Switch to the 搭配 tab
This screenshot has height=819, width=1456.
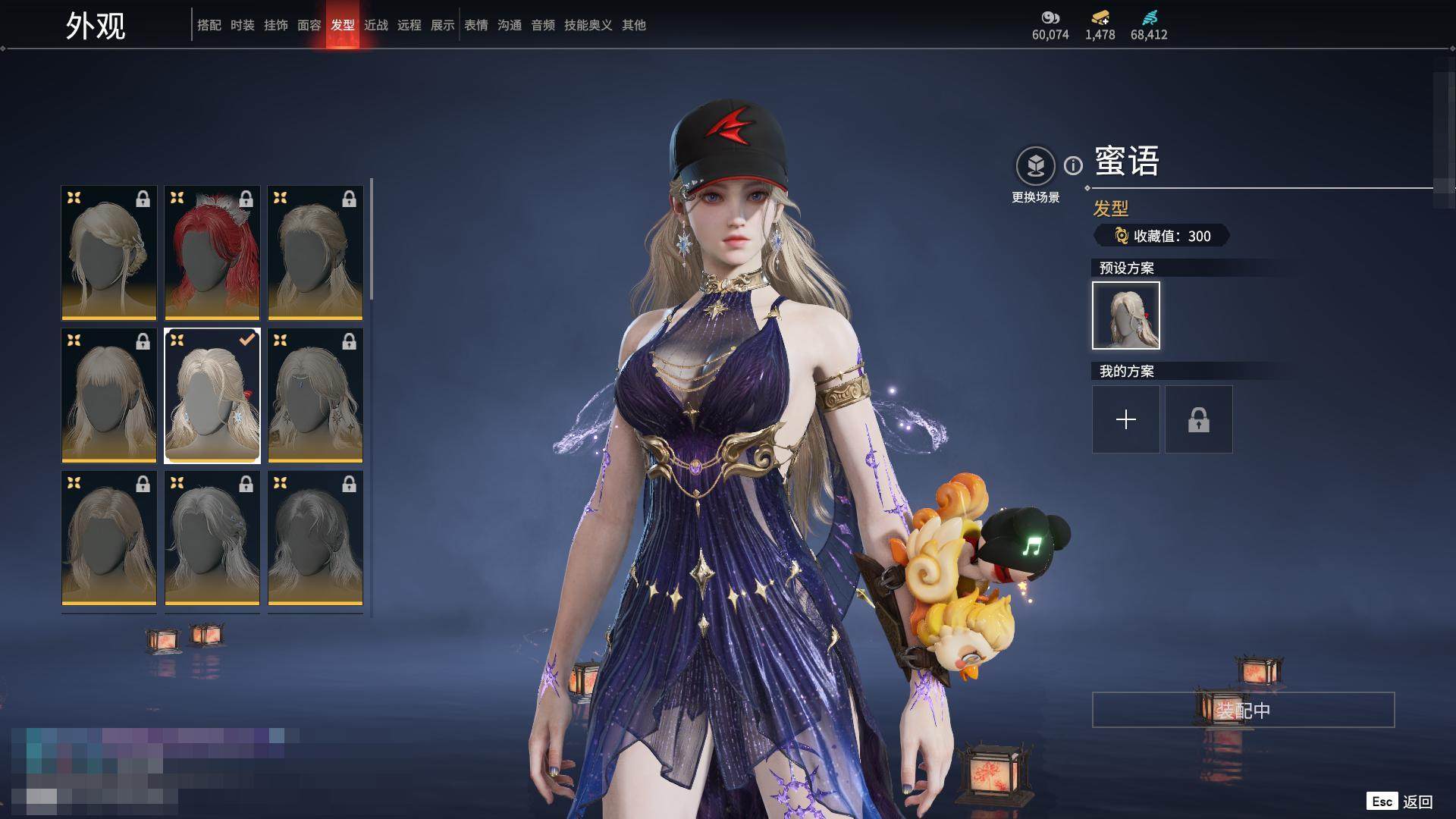pos(209,25)
